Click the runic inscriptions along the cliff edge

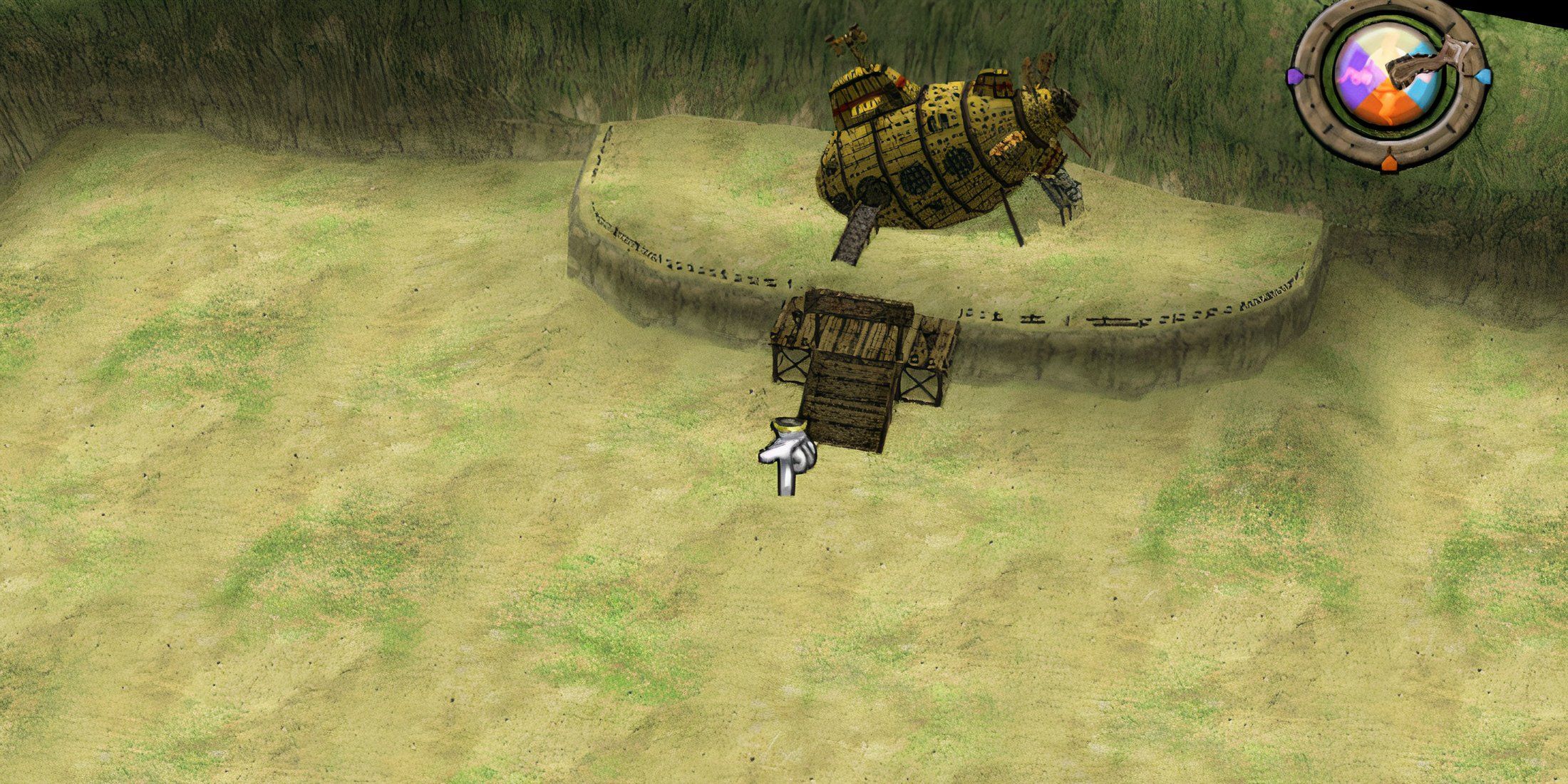pyautogui.click(x=1069, y=317)
